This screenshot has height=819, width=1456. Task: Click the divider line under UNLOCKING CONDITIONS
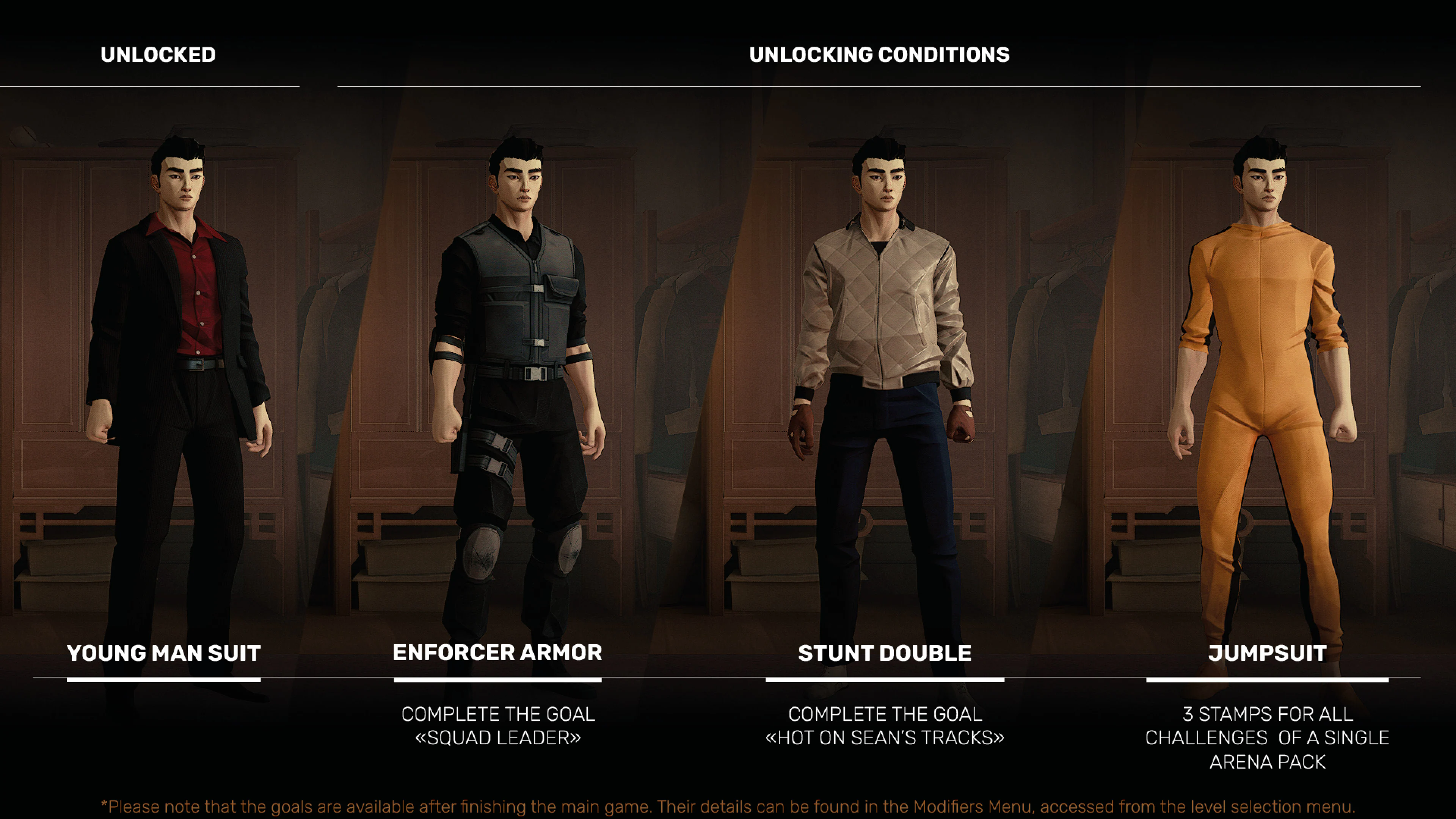(x=879, y=86)
